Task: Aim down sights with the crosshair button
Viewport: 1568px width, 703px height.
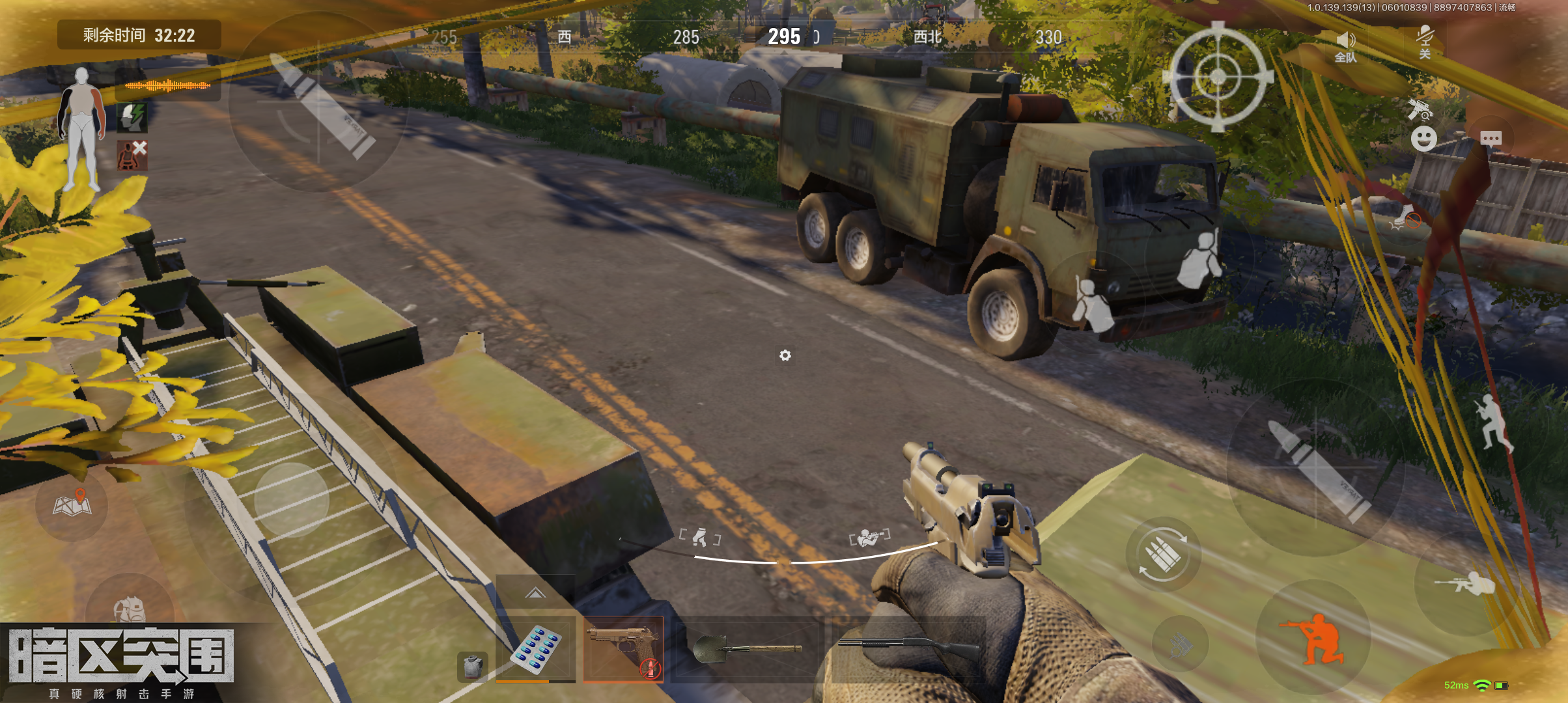Action: coord(1218,77)
